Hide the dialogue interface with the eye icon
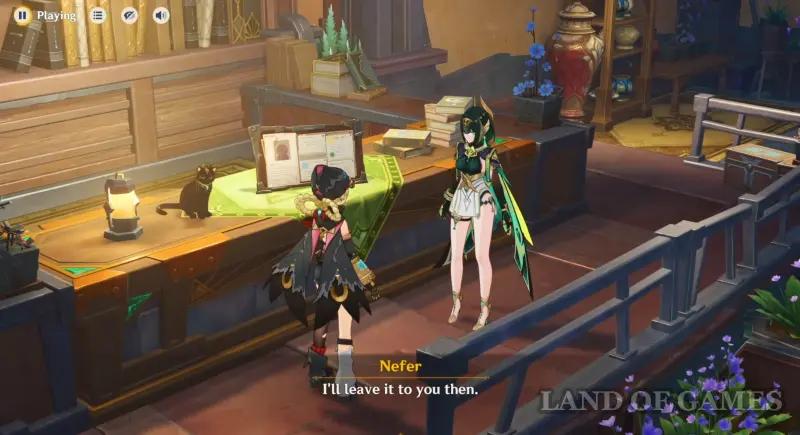 pos(128,15)
